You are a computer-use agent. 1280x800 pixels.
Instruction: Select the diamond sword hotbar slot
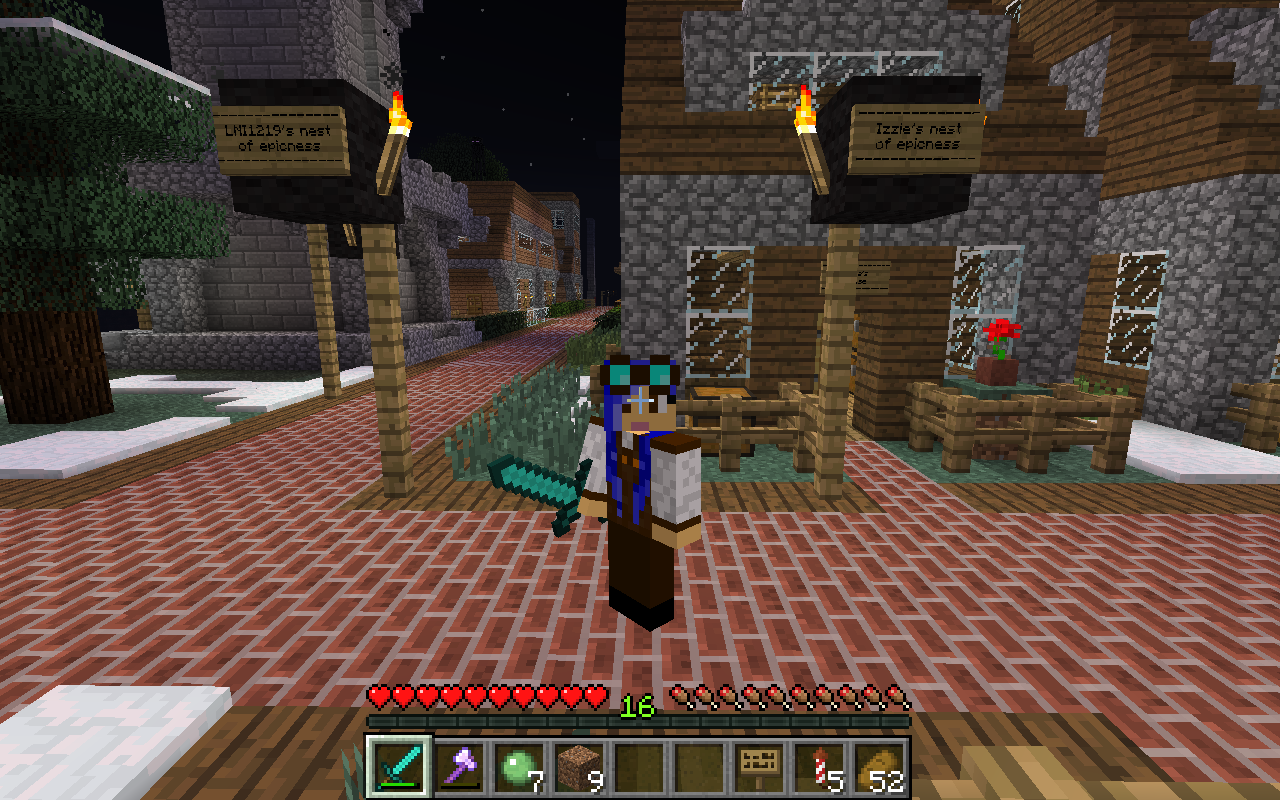click(x=399, y=767)
